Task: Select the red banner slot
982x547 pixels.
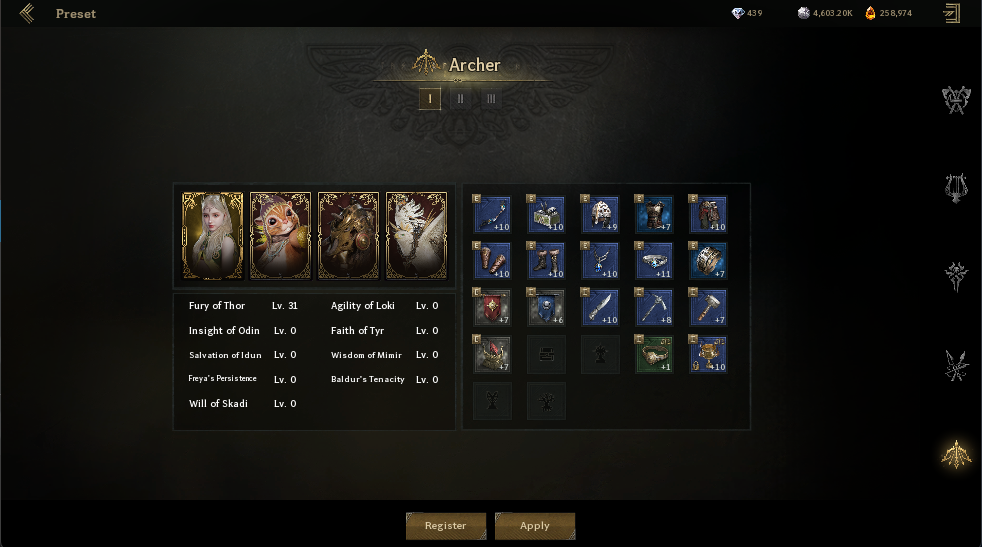Action: tap(492, 308)
